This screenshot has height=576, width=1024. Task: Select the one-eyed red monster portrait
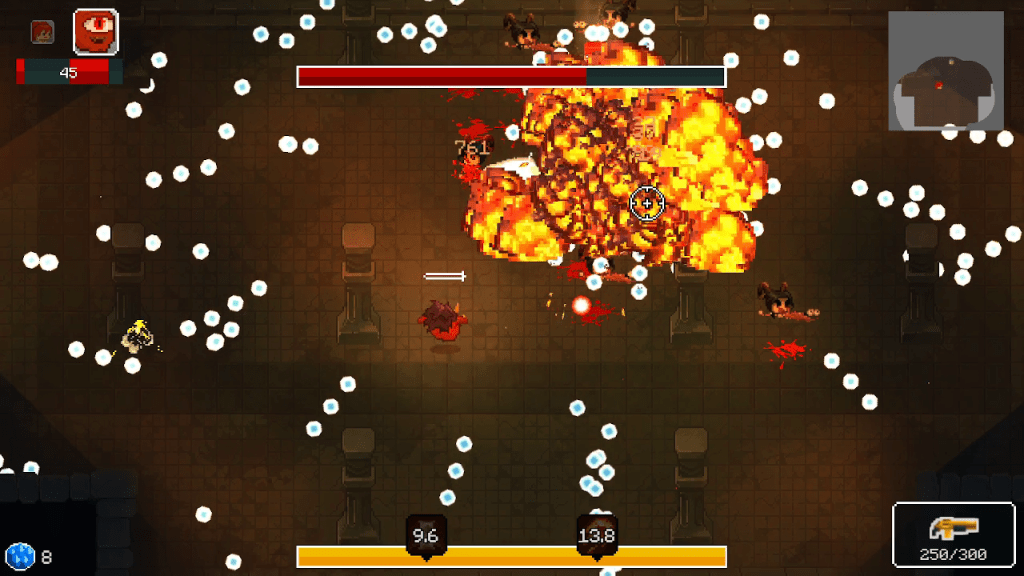click(96, 32)
